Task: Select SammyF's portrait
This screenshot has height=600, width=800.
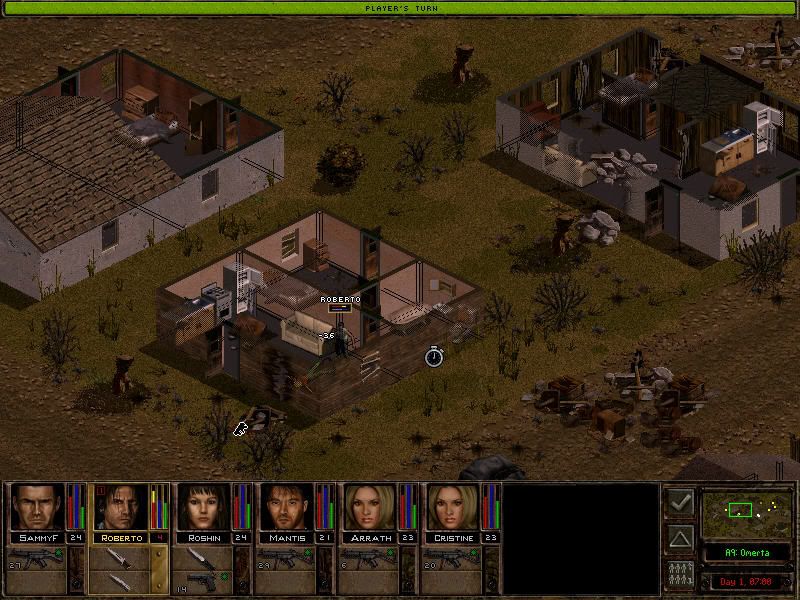Action: tap(35, 507)
